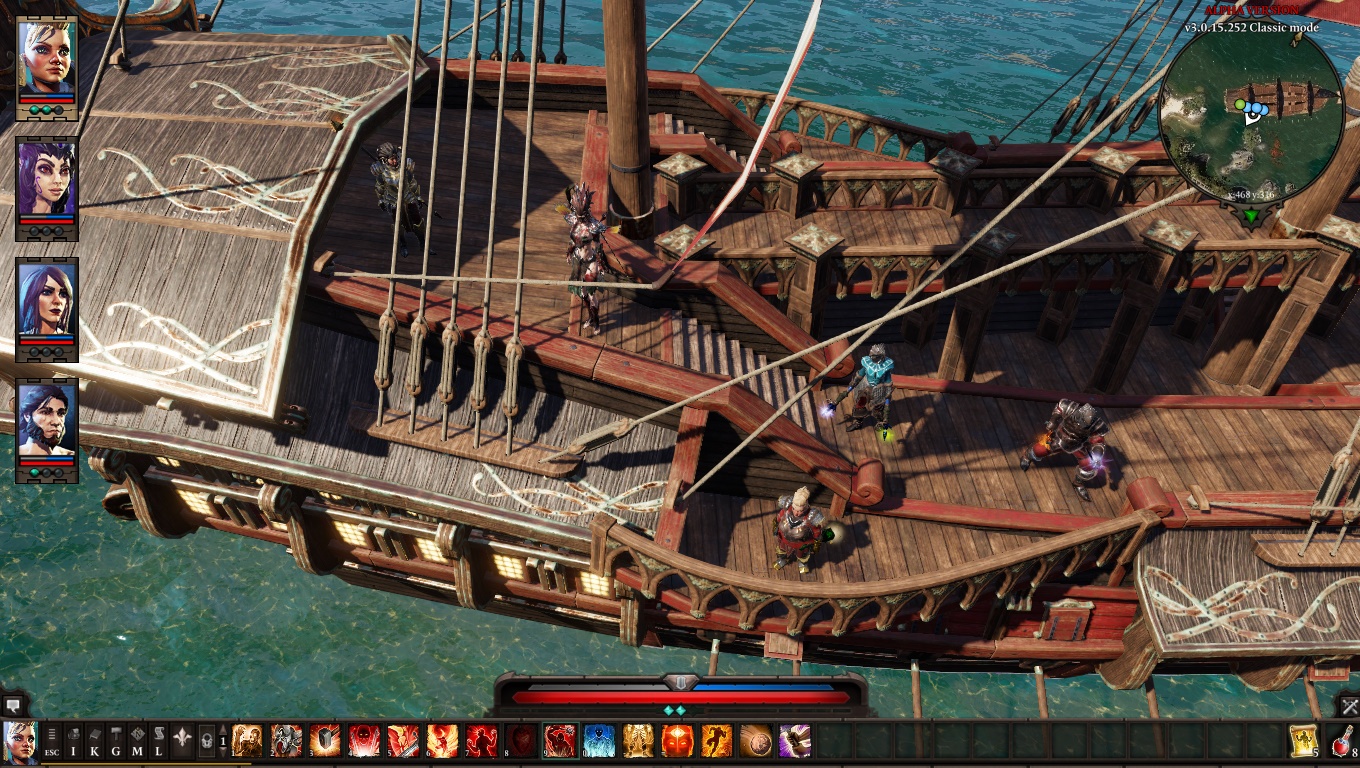Cast the Haste skill from the hotbar
The height and width of the screenshot is (768, 1360).
(717, 740)
